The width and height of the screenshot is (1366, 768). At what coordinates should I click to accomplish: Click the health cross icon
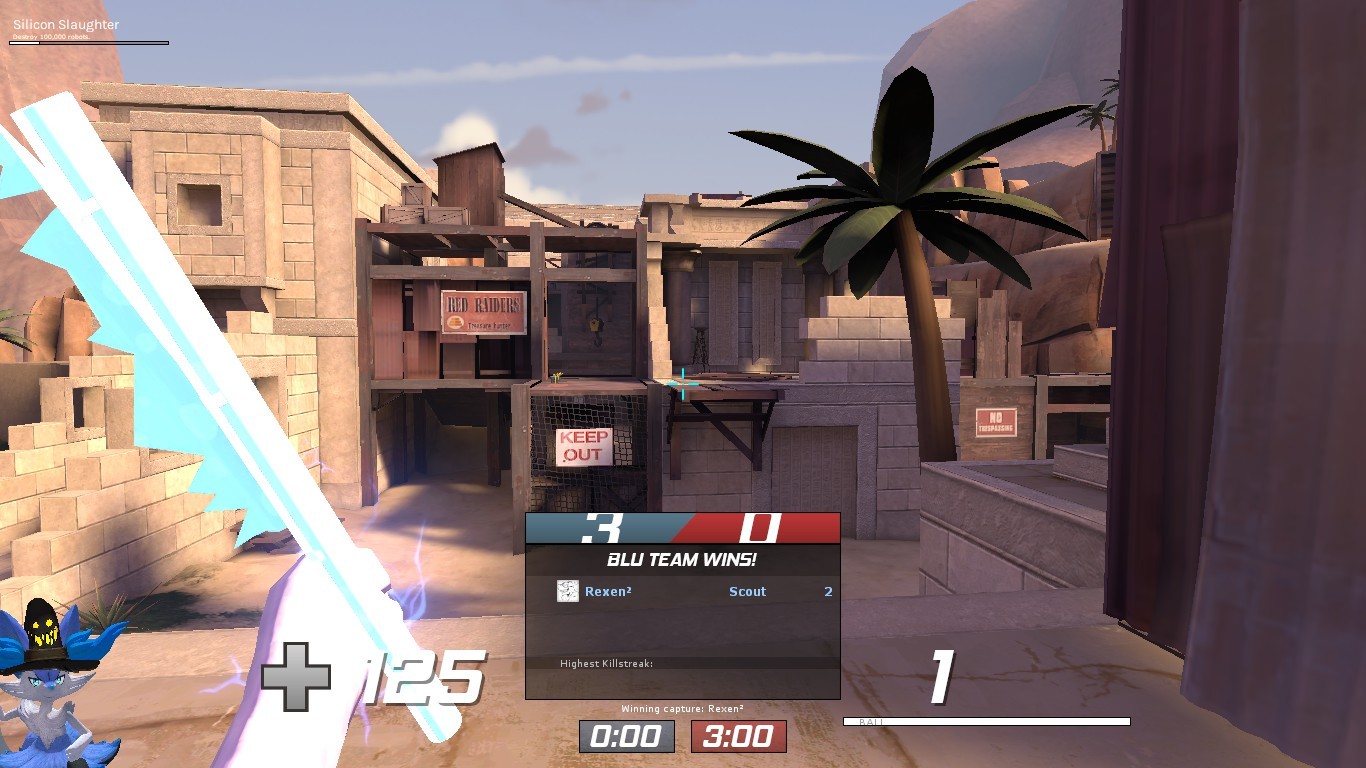[x=299, y=677]
